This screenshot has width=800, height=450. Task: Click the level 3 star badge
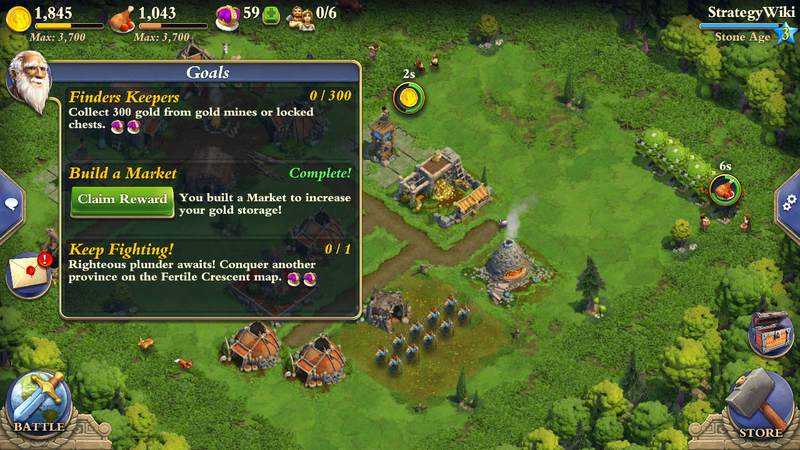[x=785, y=35]
